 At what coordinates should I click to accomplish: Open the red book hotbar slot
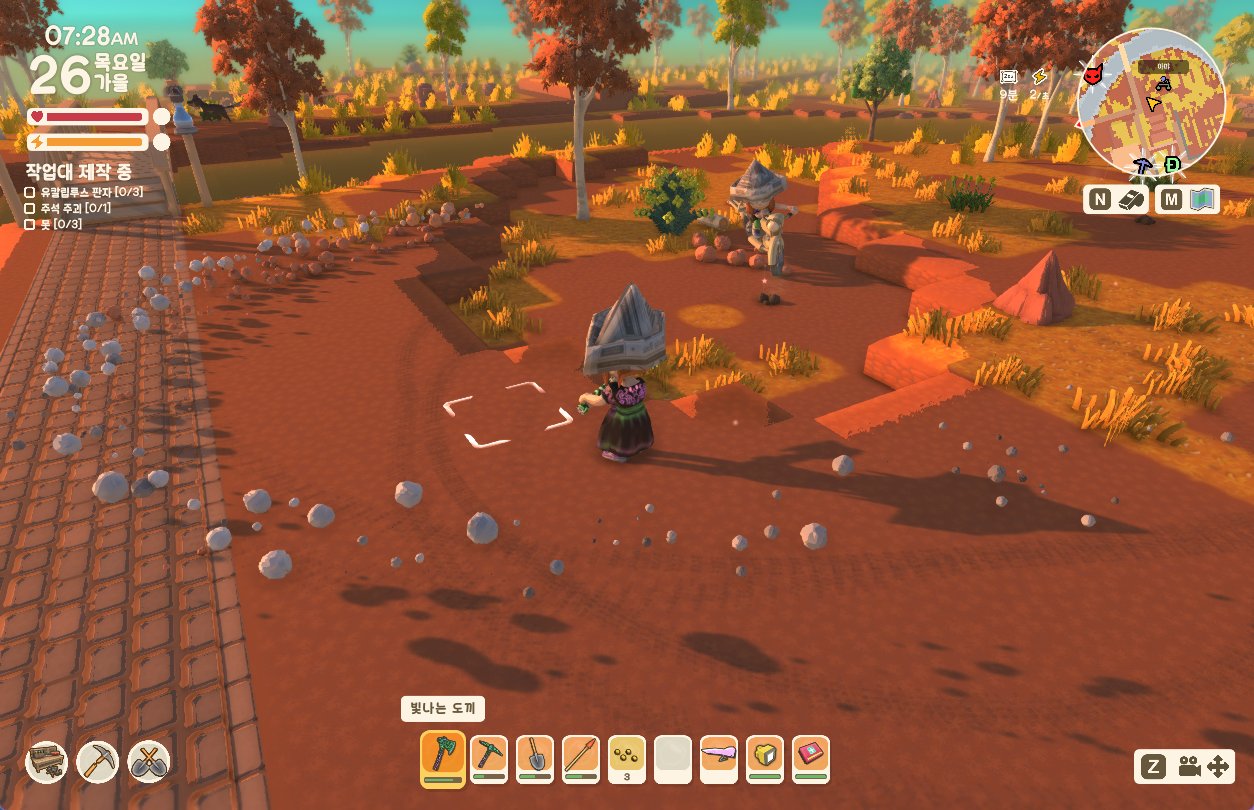[811, 759]
